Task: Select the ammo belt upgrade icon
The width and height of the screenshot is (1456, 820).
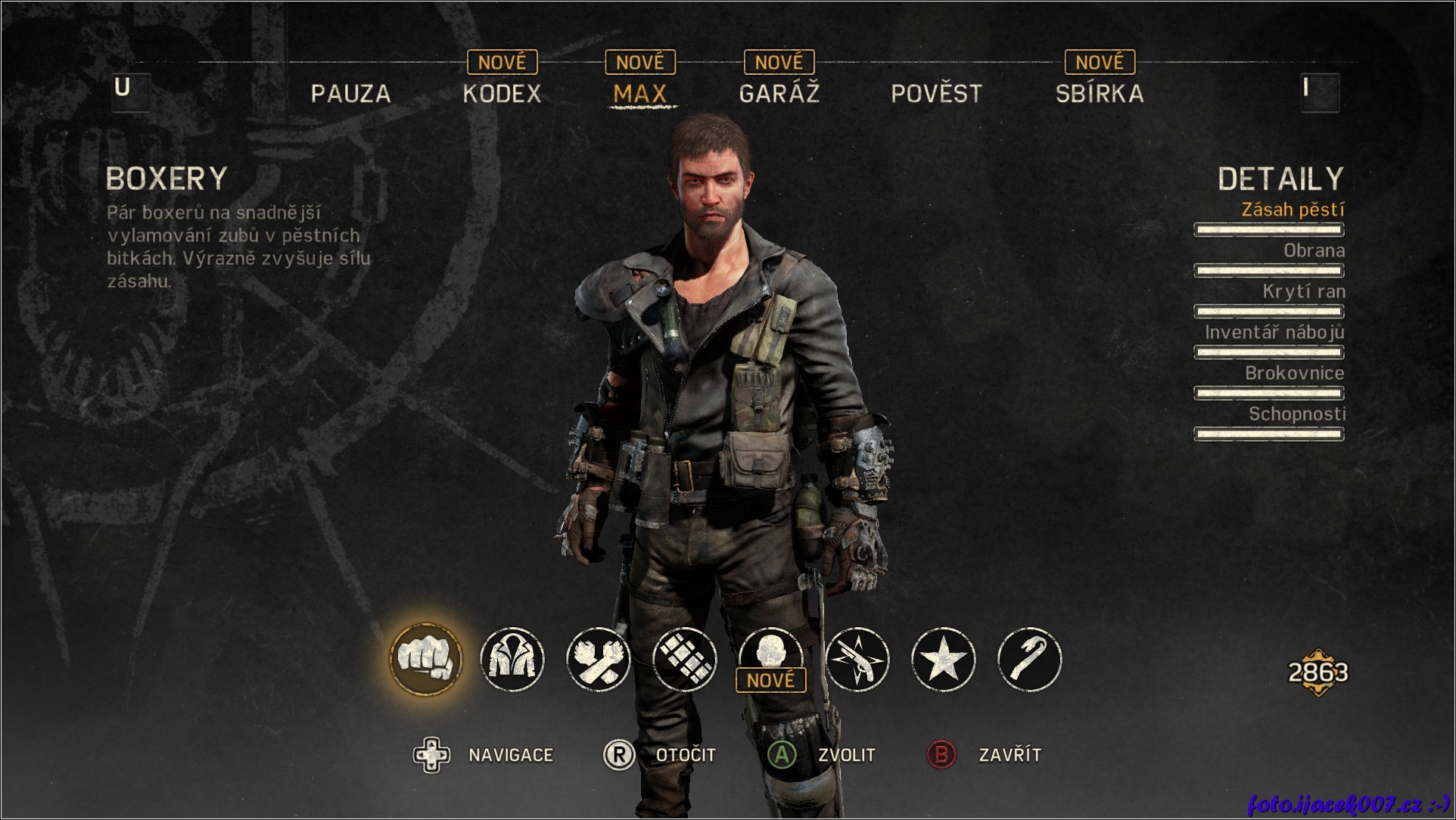Action: coord(685,659)
